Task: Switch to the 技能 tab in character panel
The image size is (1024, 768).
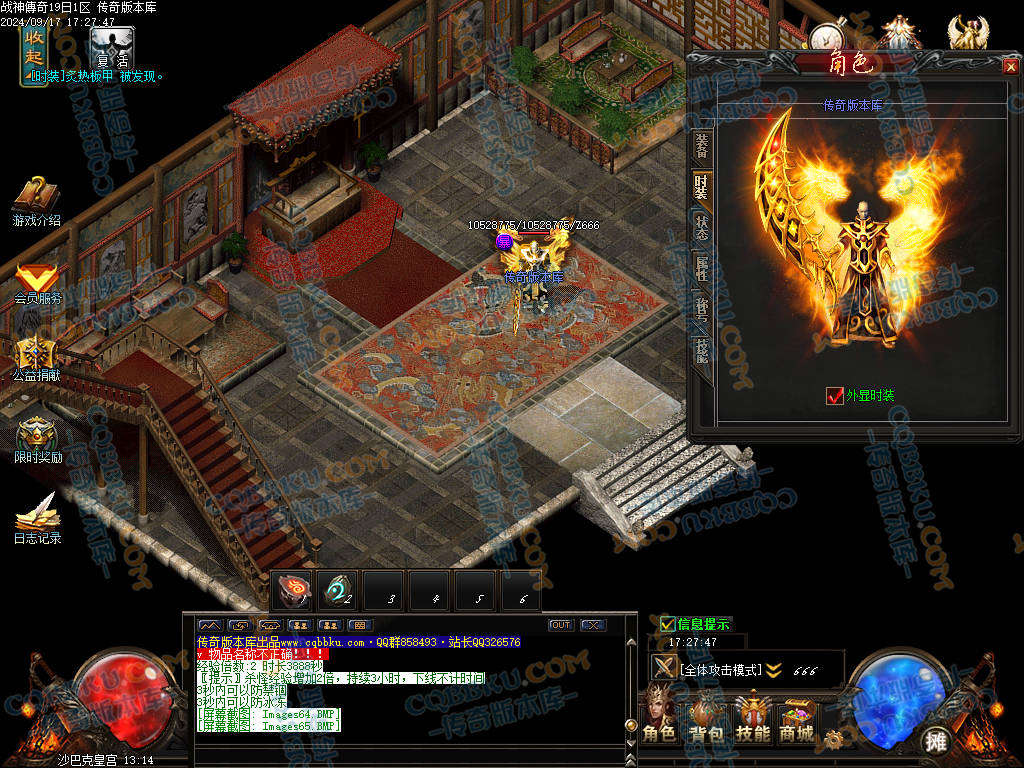Action: click(701, 349)
